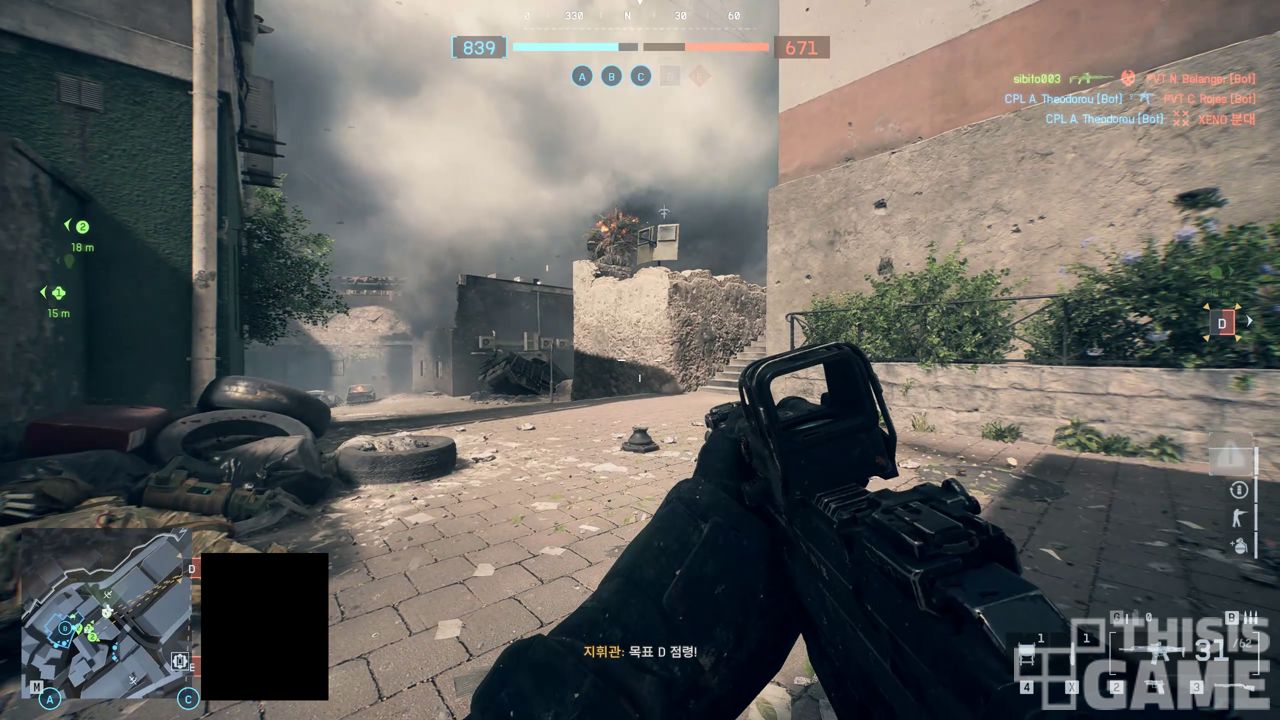Select objective B in the top capture row
This screenshot has height=720, width=1280.
(611, 76)
